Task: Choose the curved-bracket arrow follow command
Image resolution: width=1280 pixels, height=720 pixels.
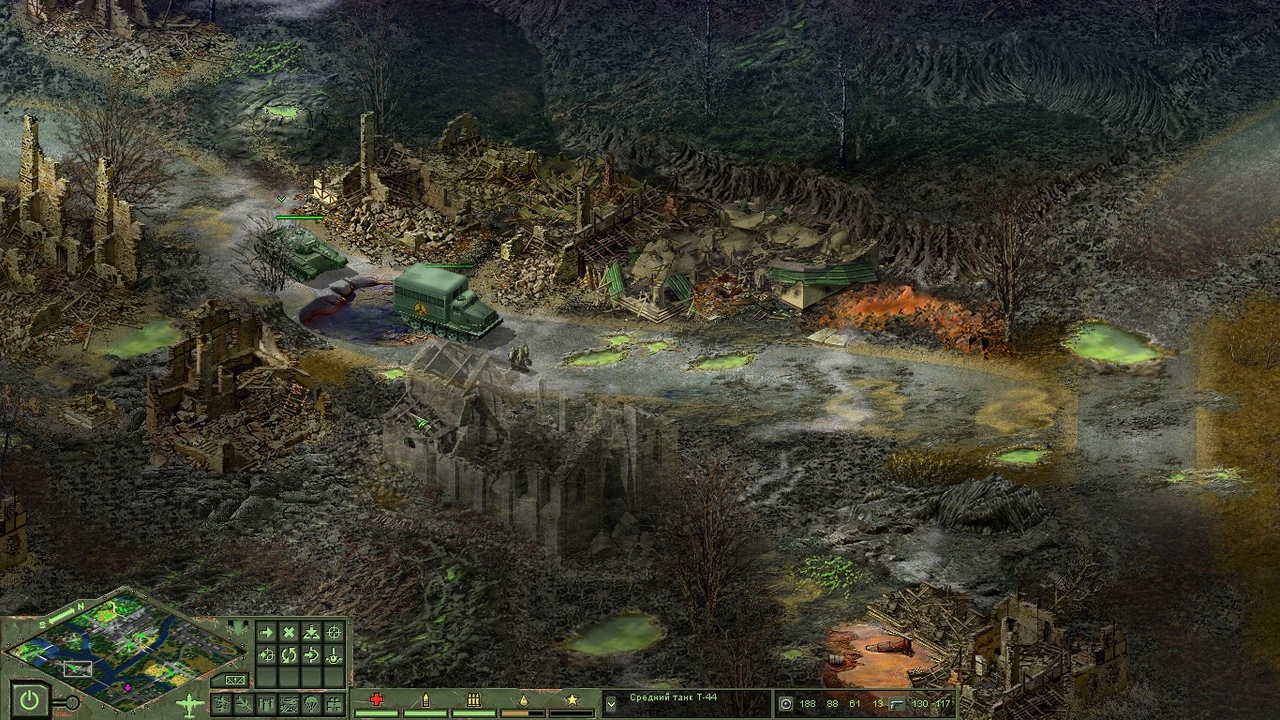Action: pos(311,656)
